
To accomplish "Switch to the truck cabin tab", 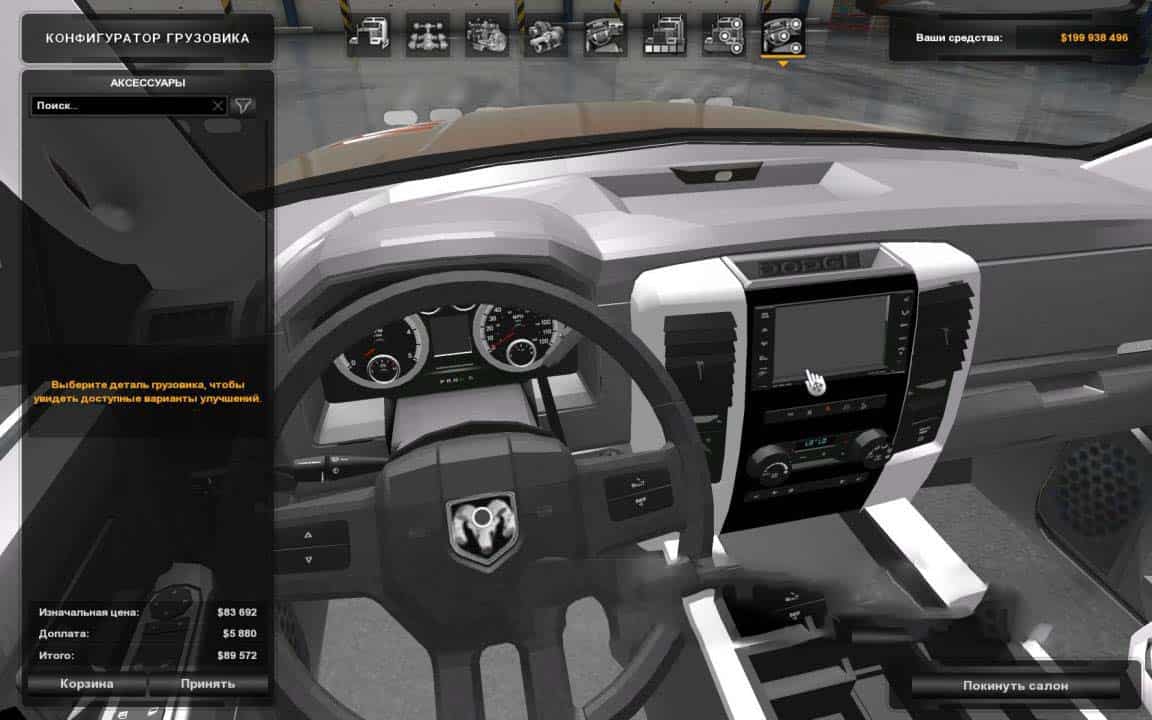I will [368, 36].
